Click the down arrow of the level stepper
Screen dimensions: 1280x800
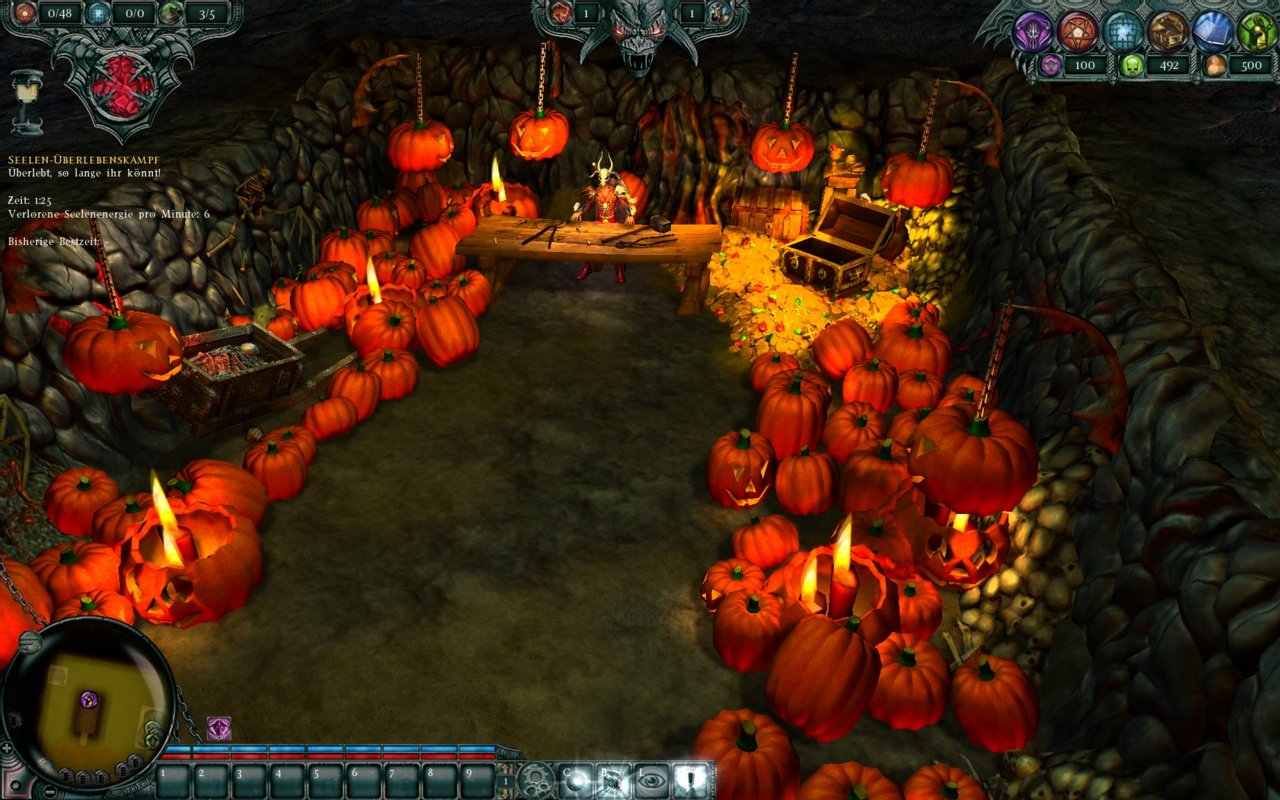tap(507, 792)
